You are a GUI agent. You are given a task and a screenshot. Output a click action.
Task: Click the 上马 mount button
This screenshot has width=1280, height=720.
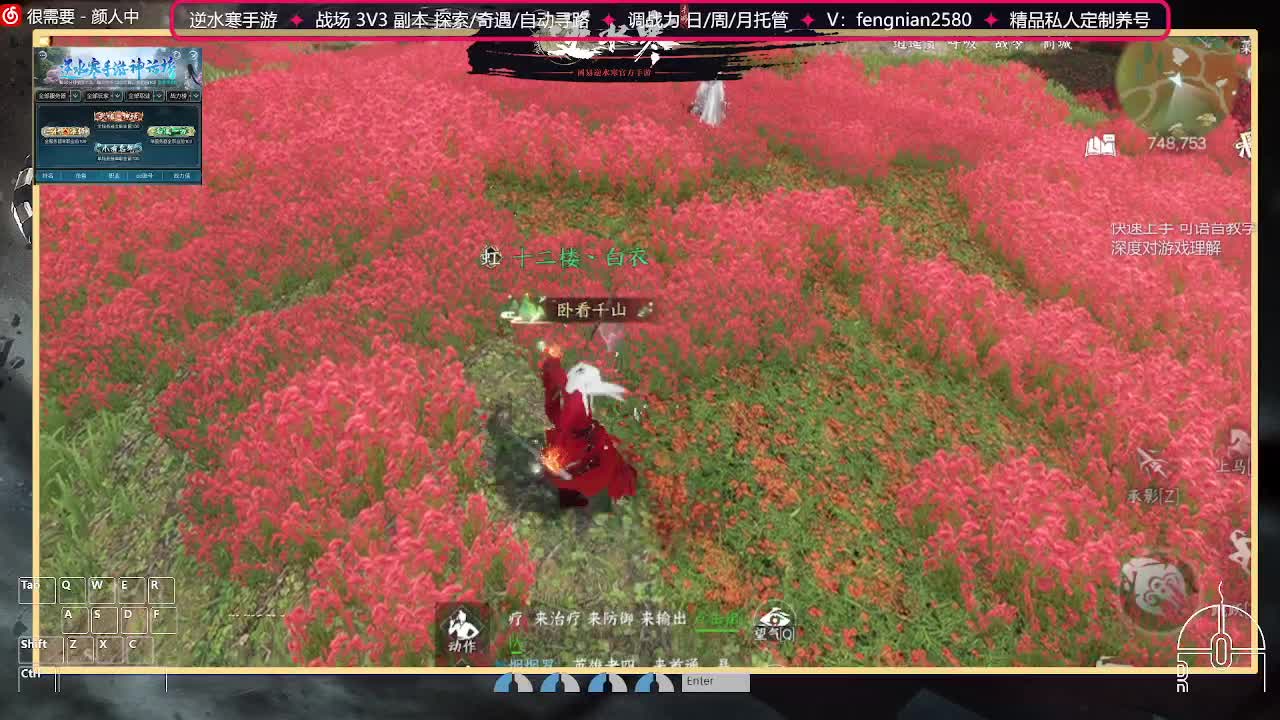click(x=1230, y=465)
